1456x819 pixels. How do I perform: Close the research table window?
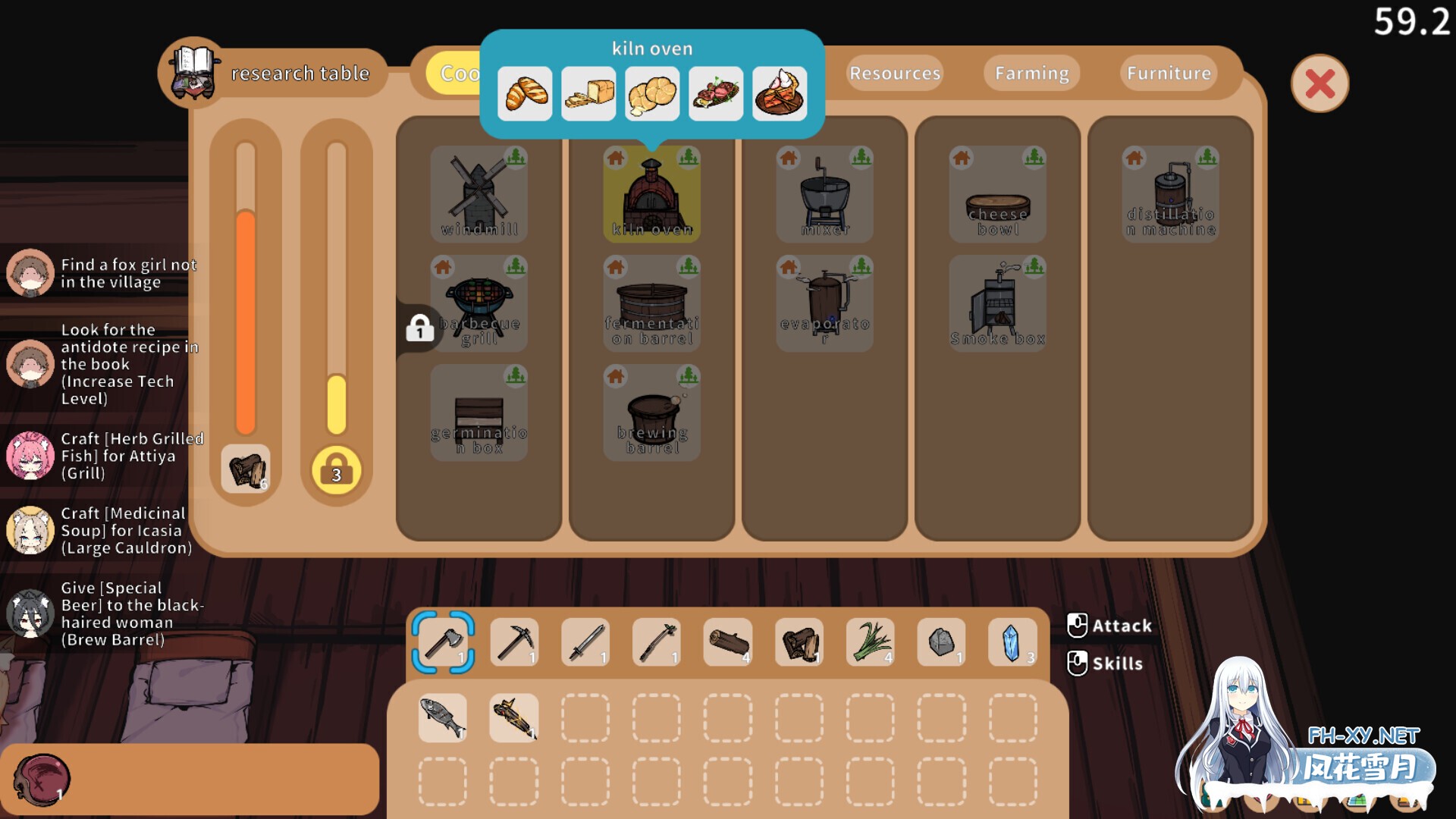(1319, 83)
